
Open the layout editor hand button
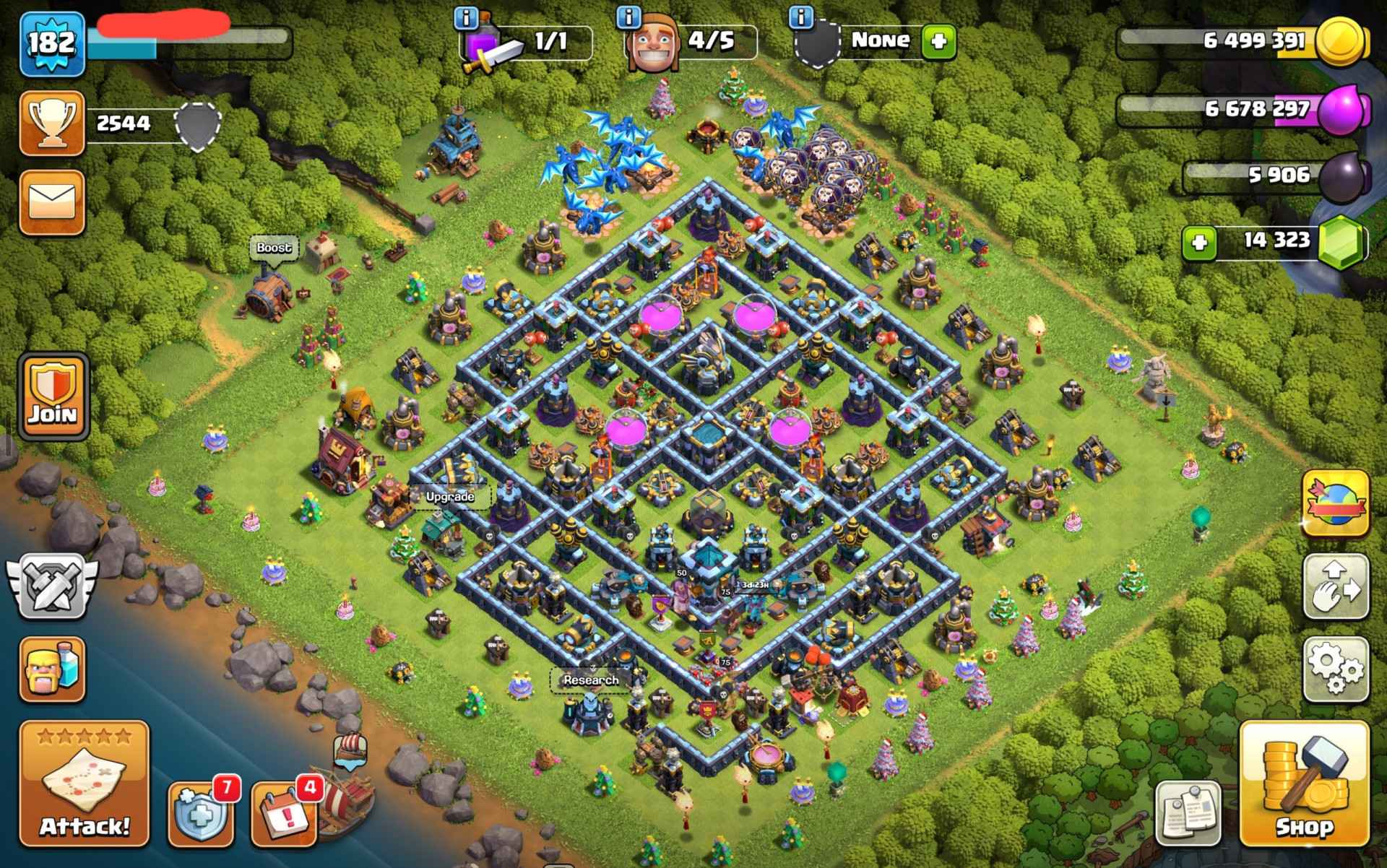[x=1336, y=586]
